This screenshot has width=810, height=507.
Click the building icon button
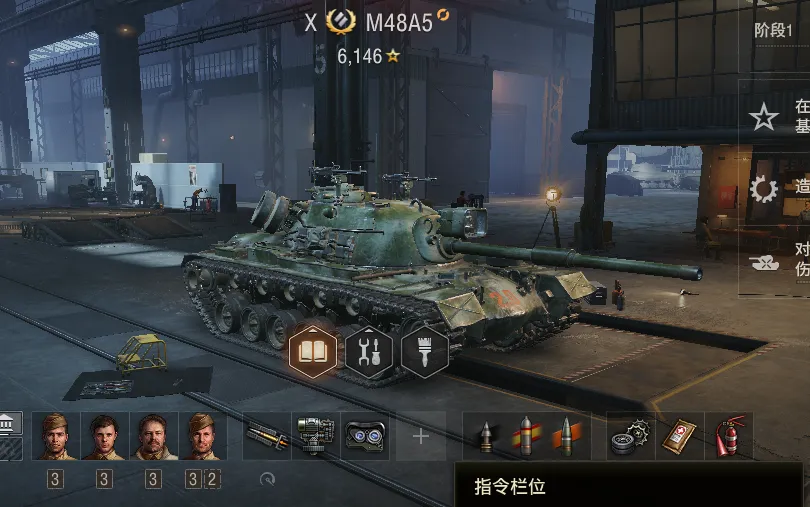click(9, 423)
